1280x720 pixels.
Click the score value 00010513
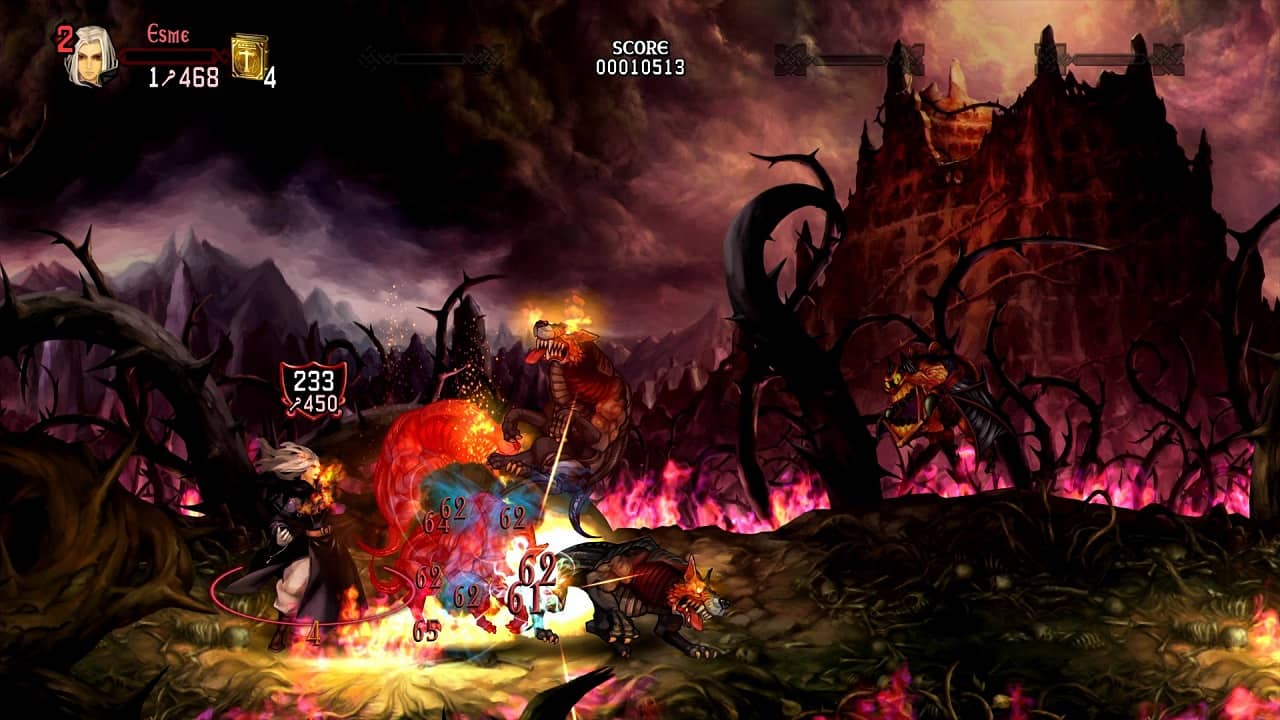pyautogui.click(x=640, y=65)
